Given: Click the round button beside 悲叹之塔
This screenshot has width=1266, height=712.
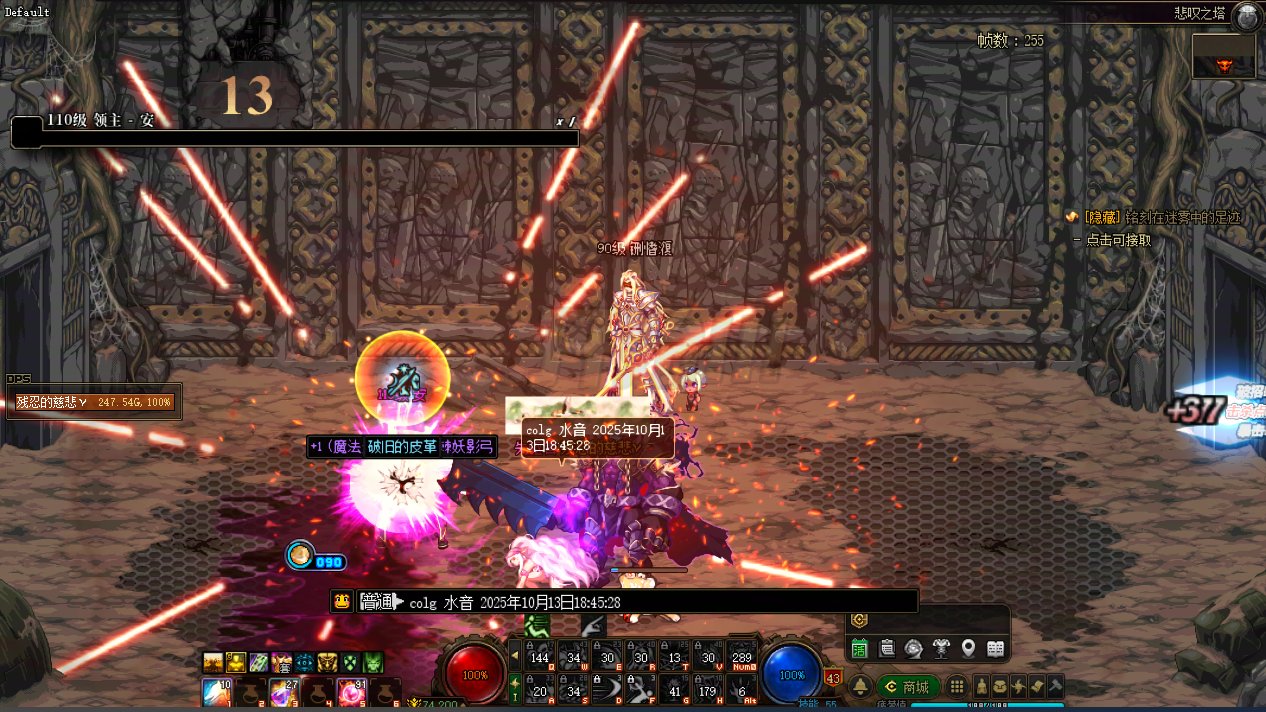Looking at the screenshot, I should 1246,16.
